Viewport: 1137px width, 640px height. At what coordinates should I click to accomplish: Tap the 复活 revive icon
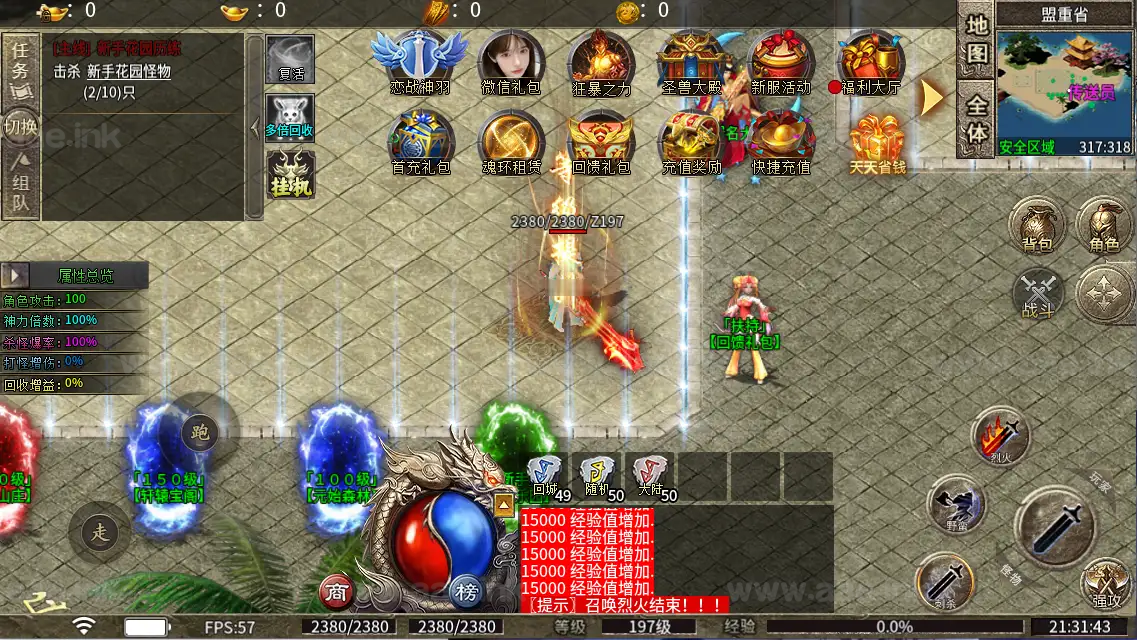[290, 60]
